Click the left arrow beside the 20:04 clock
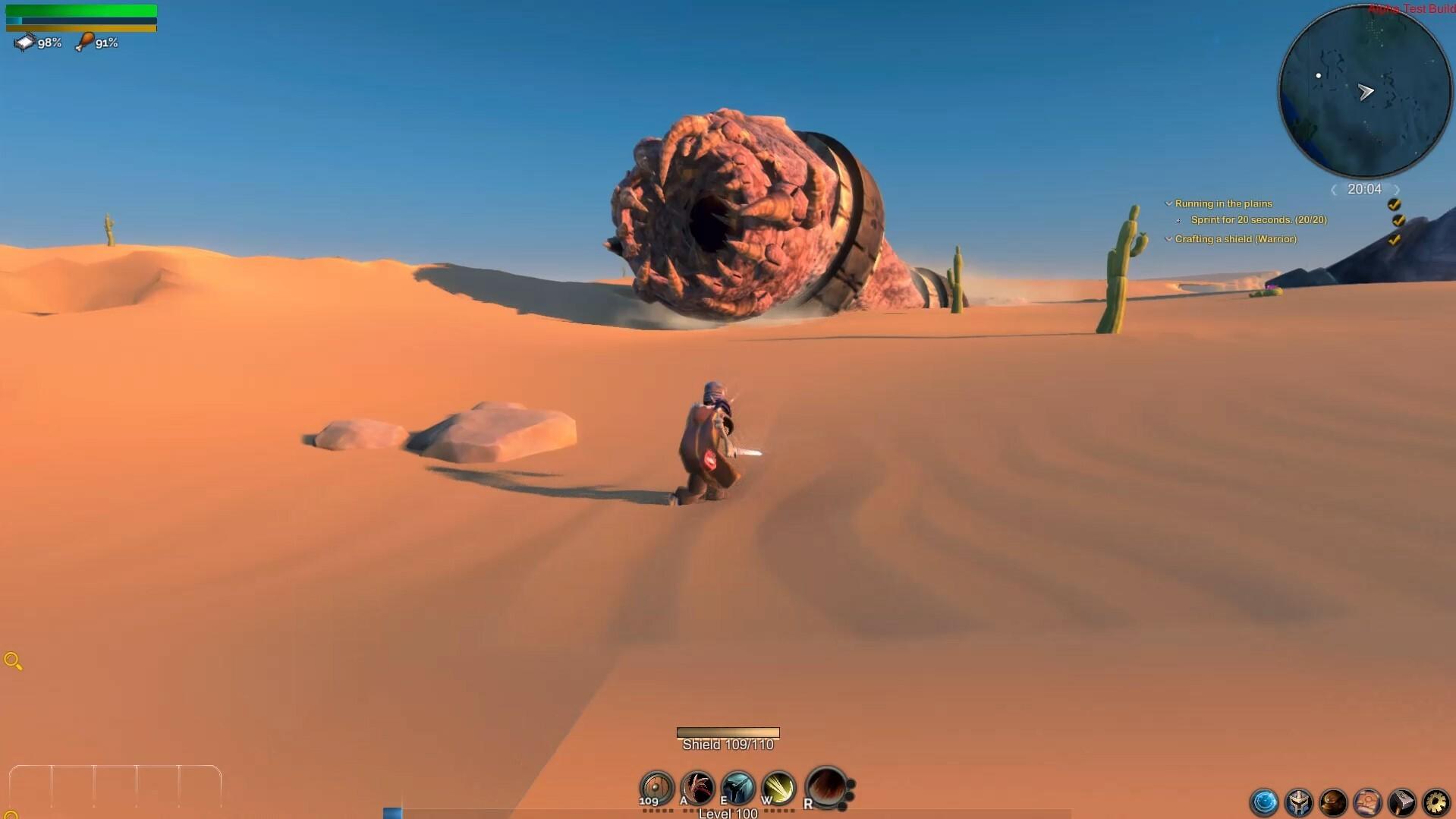1456x819 pixels. click(x=1333, y=190)
